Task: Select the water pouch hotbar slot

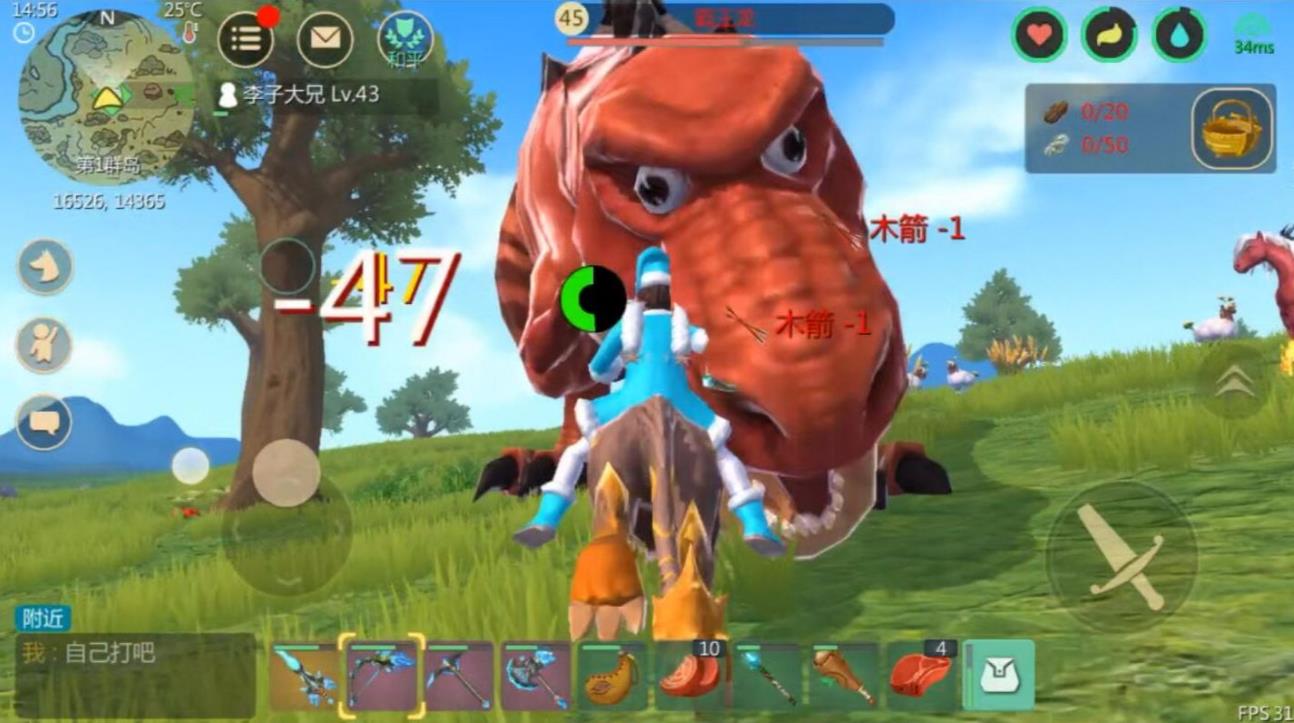Action: click(613, 676)
